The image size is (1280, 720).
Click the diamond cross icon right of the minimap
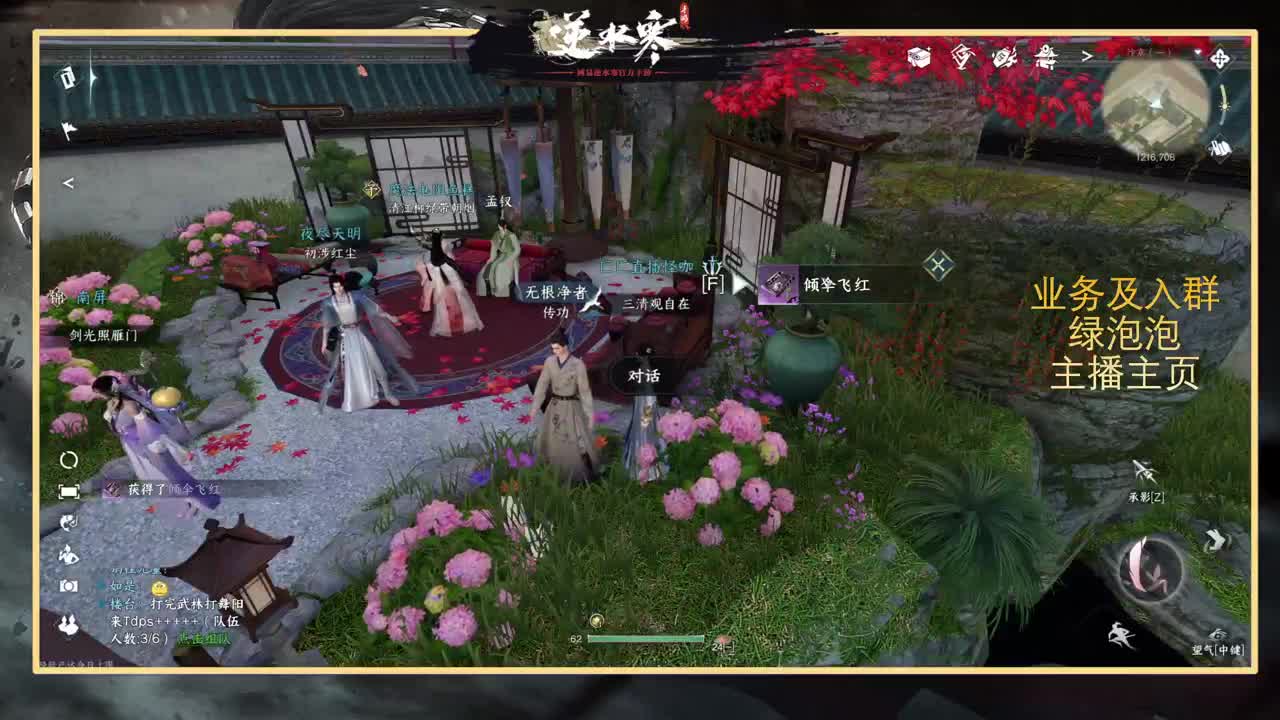(1222, 57)
